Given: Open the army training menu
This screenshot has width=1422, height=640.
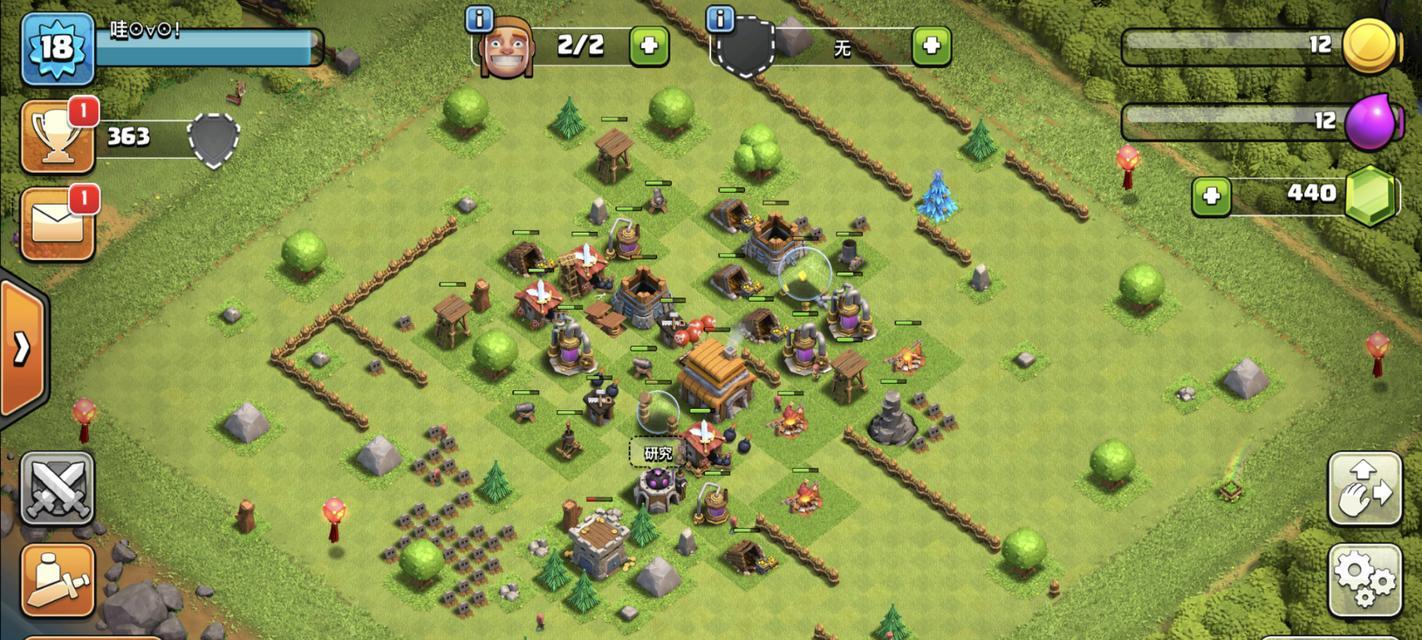Looking at the screenshot, I should pyautogui.click(x=57, y=580).
